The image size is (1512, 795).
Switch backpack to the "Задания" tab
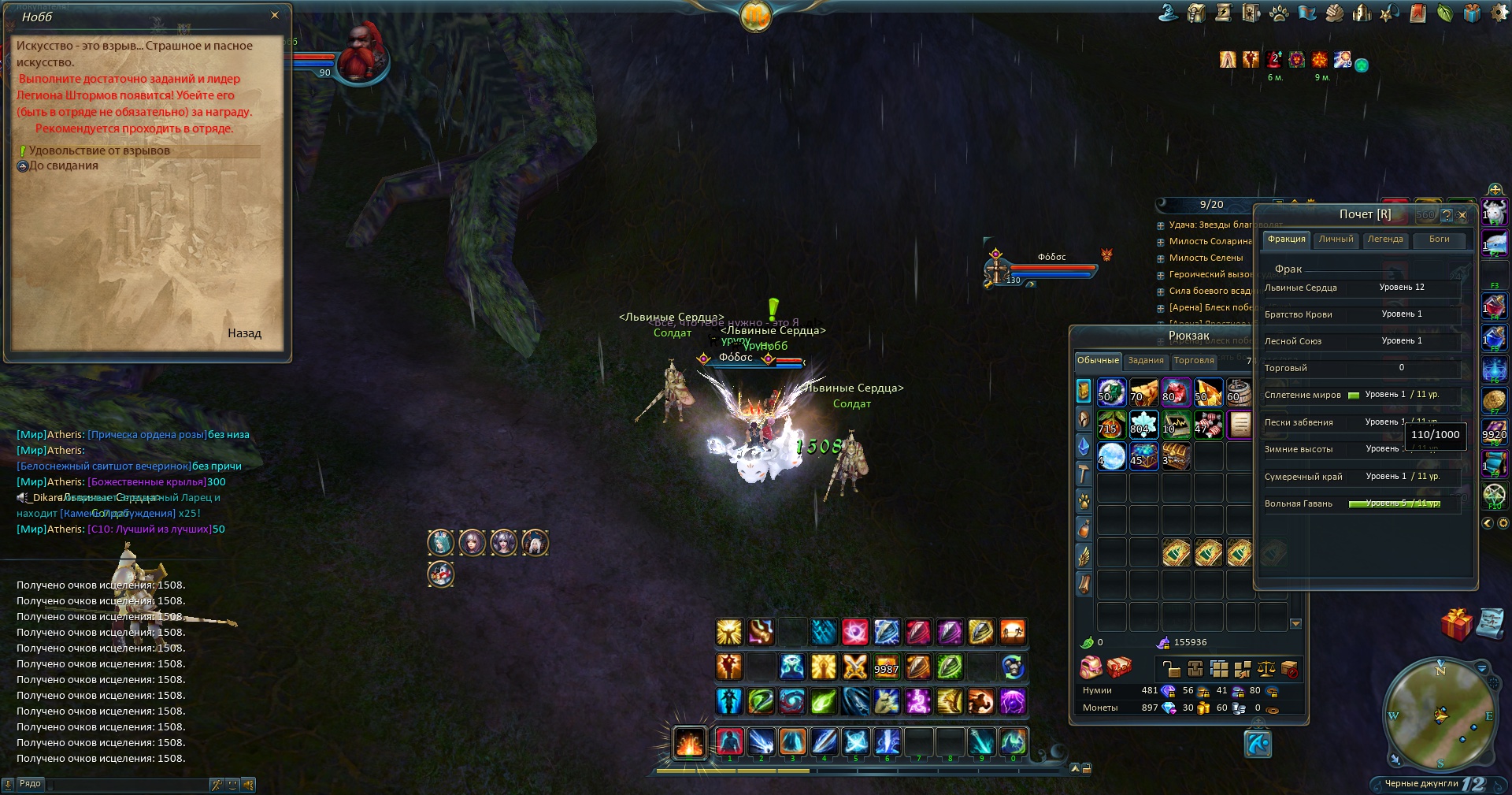tap(1145, 361)
